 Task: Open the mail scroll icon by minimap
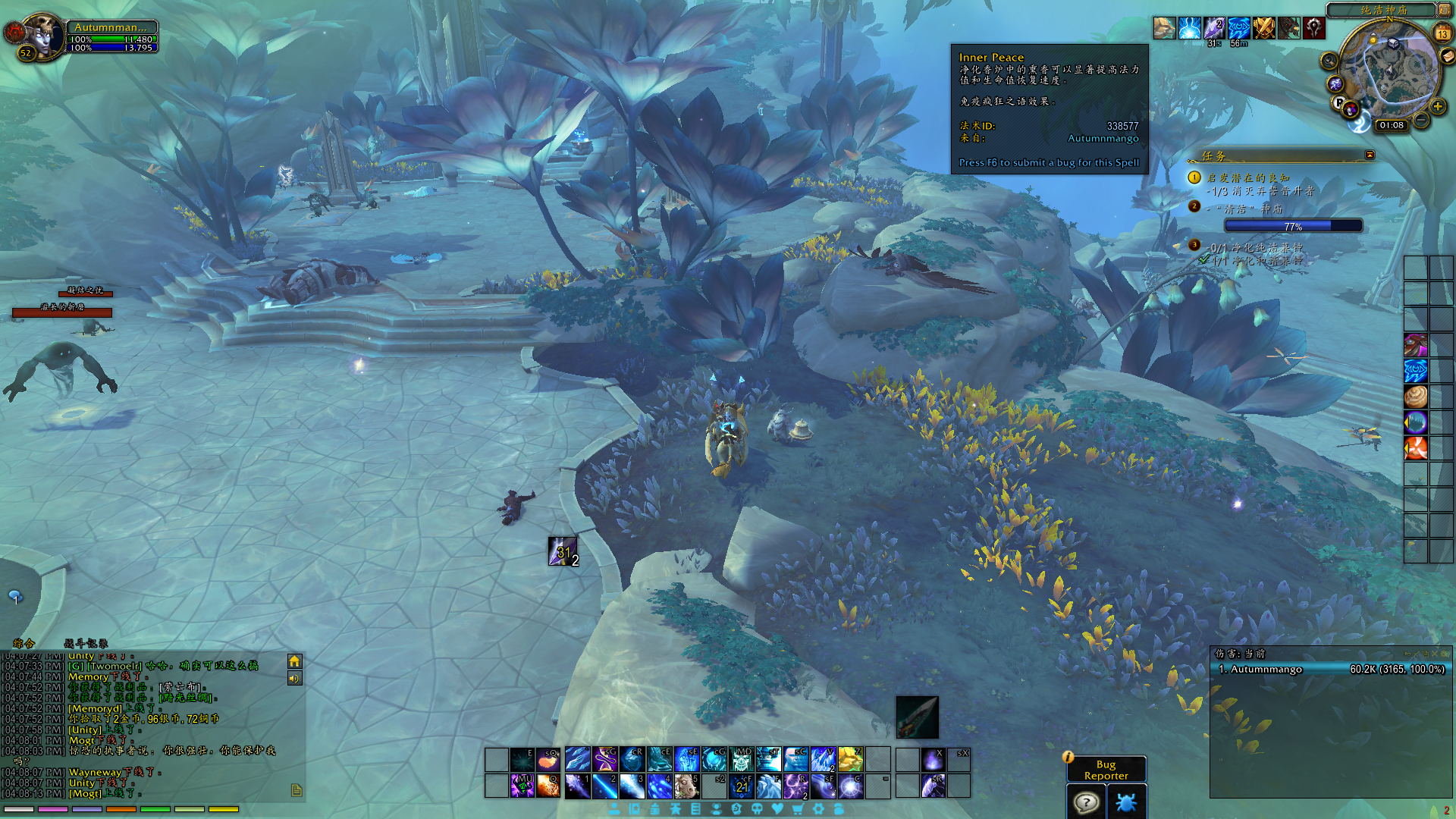coord(1448,56)
